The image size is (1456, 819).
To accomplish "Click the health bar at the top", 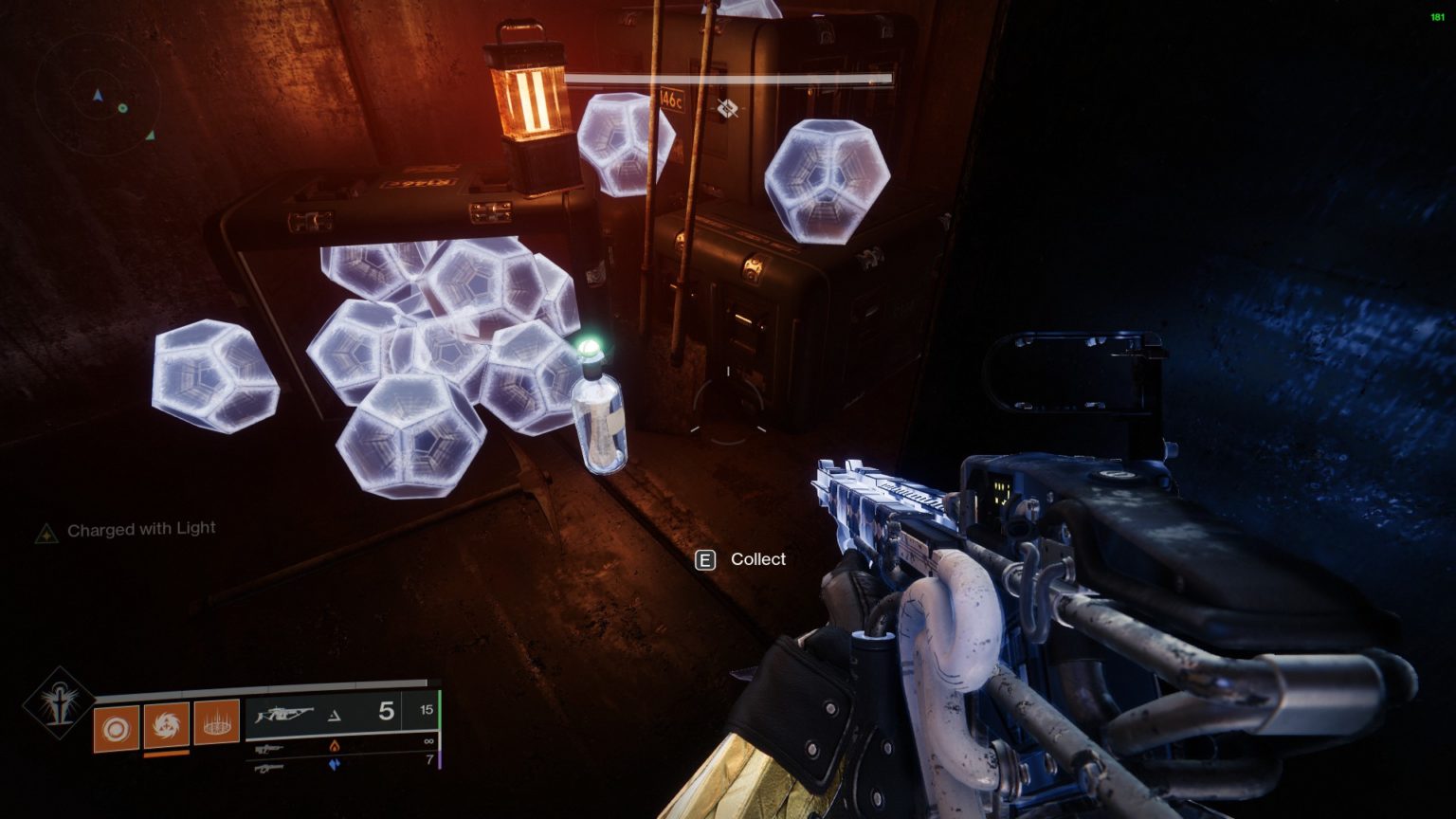I will click(x=730, y=79).
